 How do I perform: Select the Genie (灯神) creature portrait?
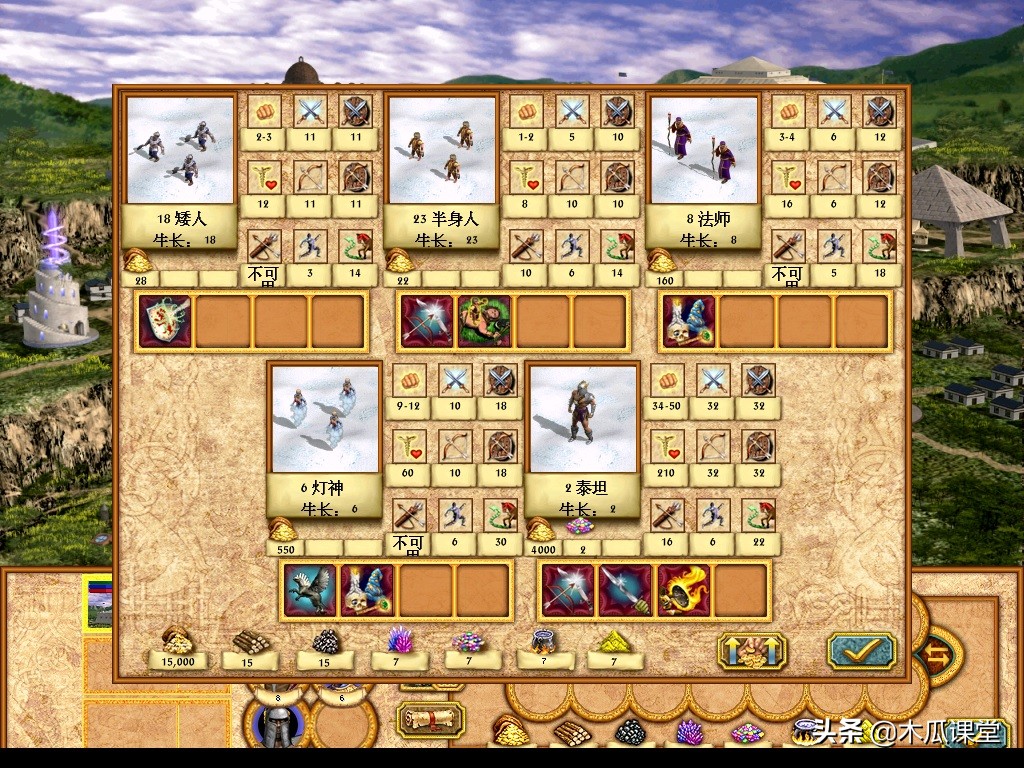[324, 417]
